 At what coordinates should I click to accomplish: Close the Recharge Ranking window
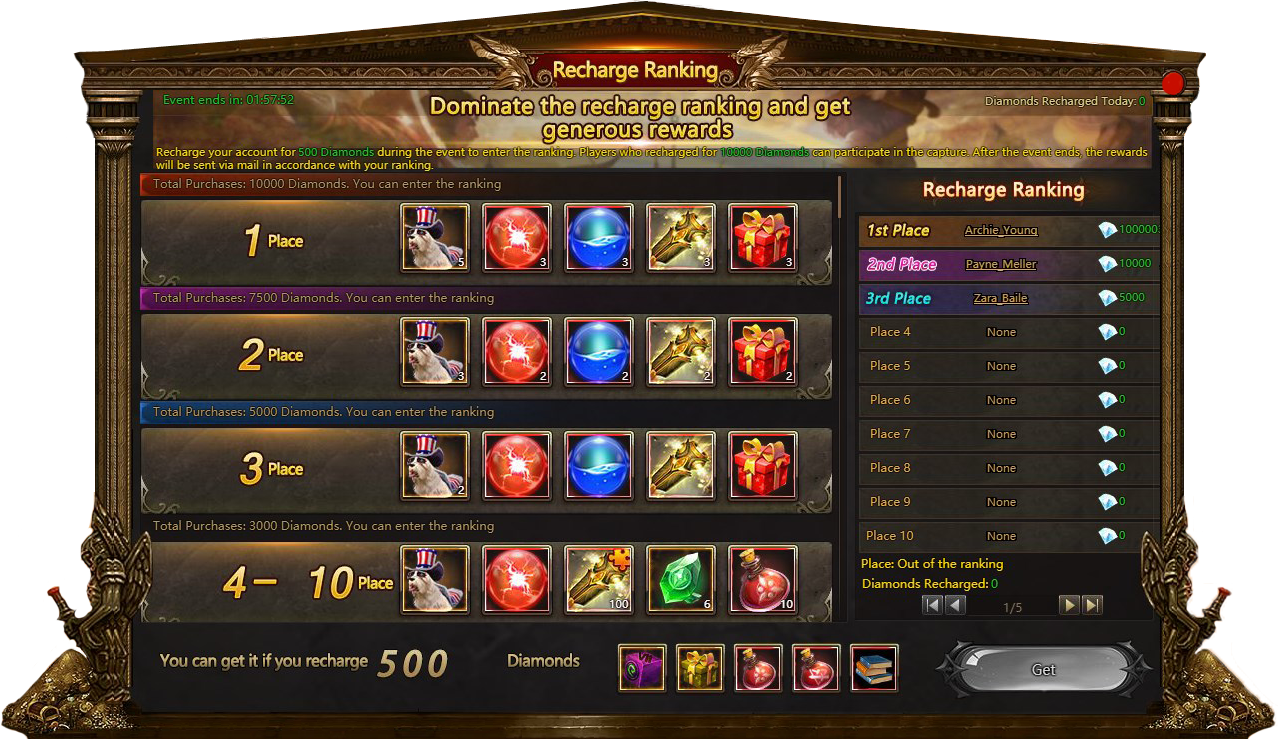[x=1172, y=83]
